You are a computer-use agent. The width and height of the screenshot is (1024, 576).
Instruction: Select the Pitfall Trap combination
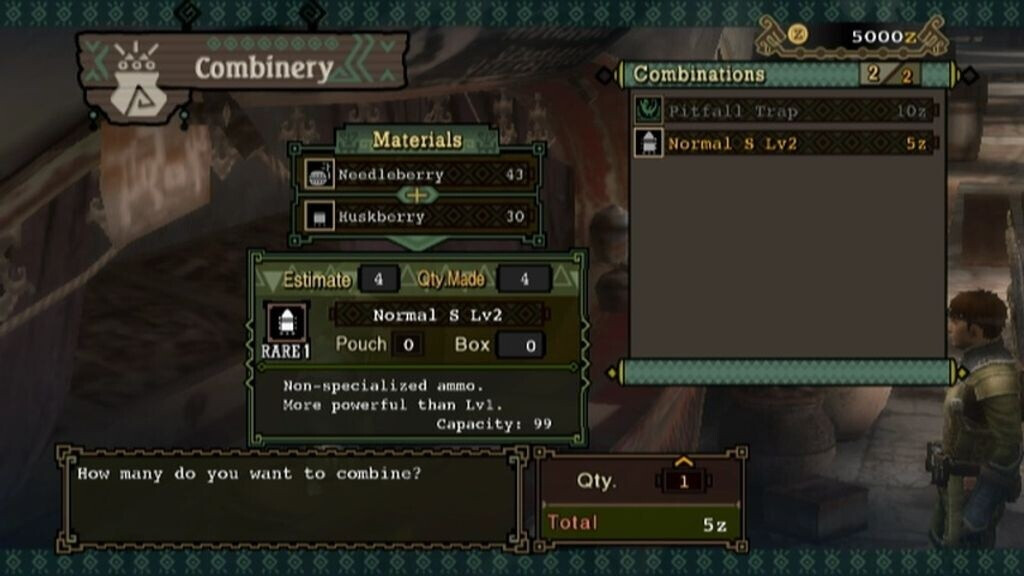(783, 111)
